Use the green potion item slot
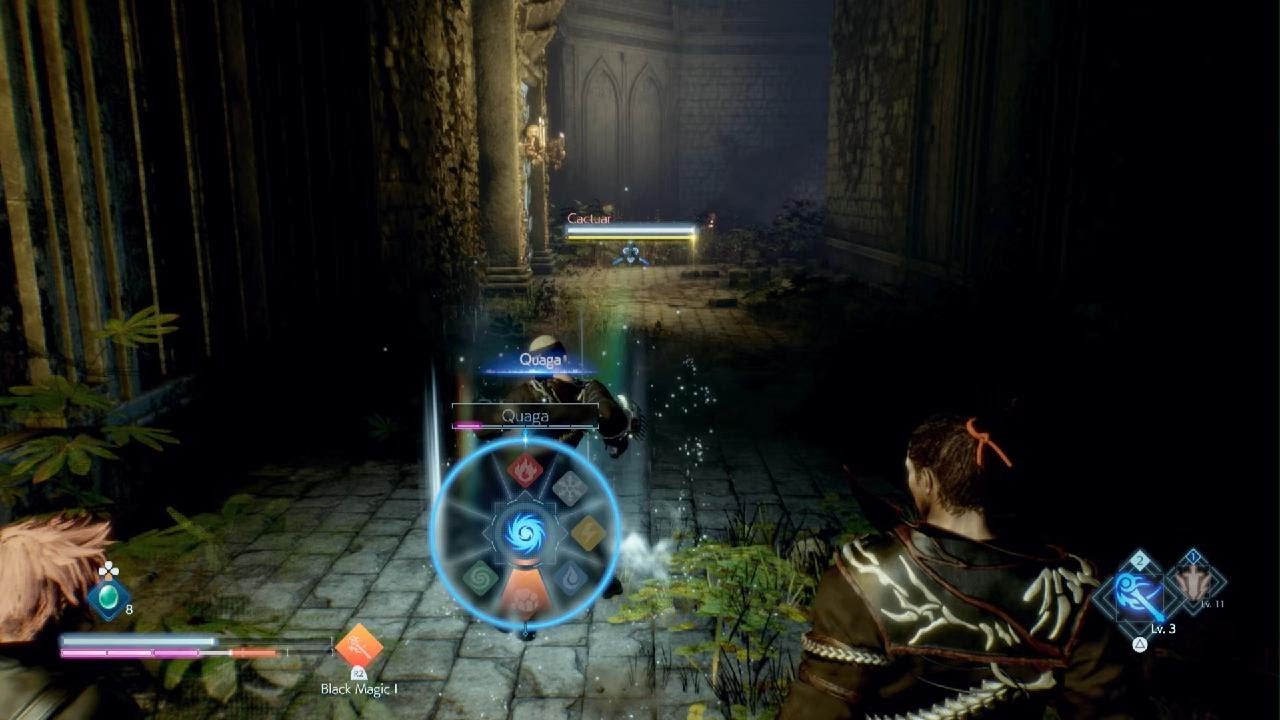 (x=106, y=598)
